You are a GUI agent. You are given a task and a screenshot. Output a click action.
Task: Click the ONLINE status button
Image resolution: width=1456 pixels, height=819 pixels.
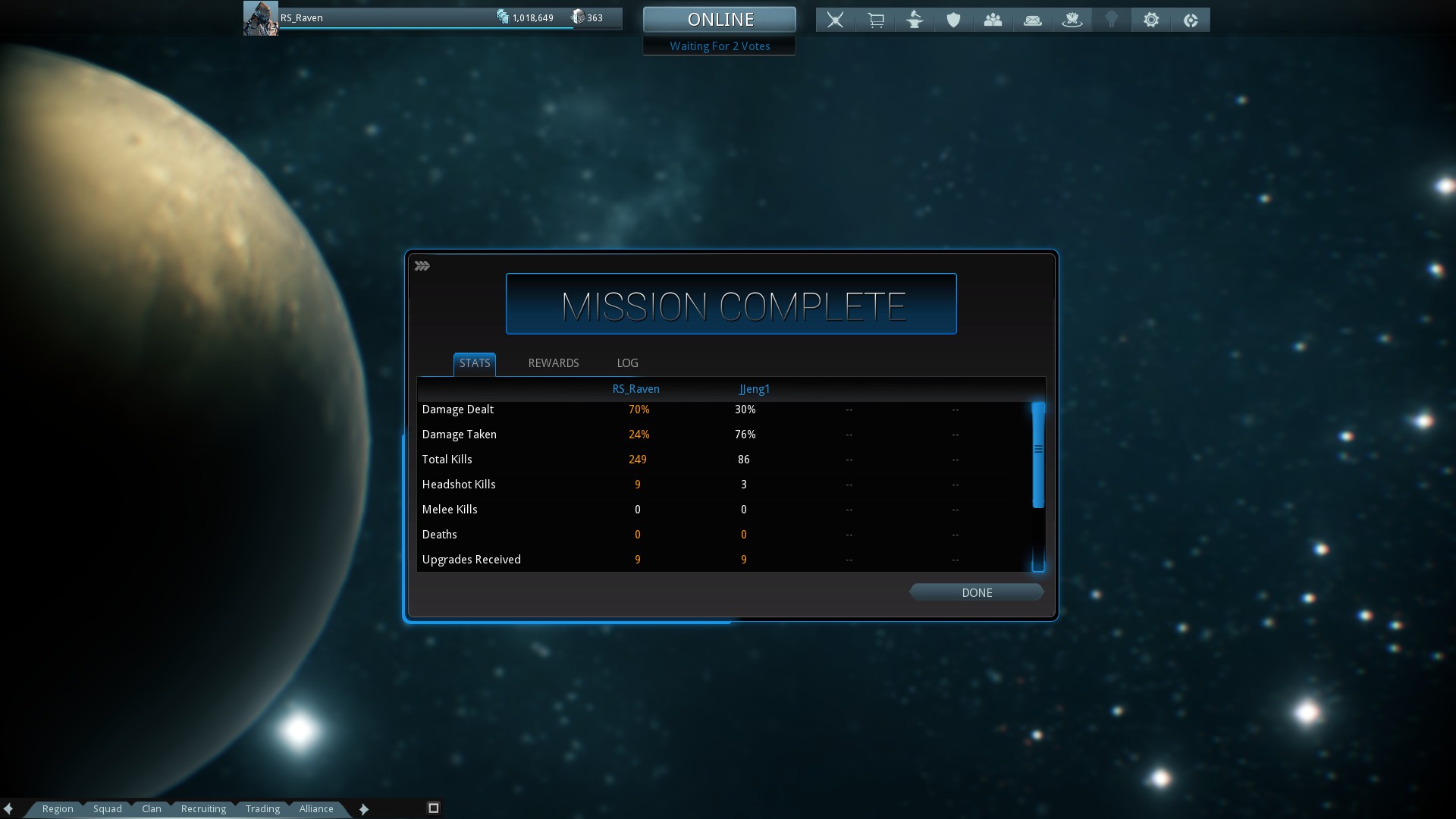720,20
